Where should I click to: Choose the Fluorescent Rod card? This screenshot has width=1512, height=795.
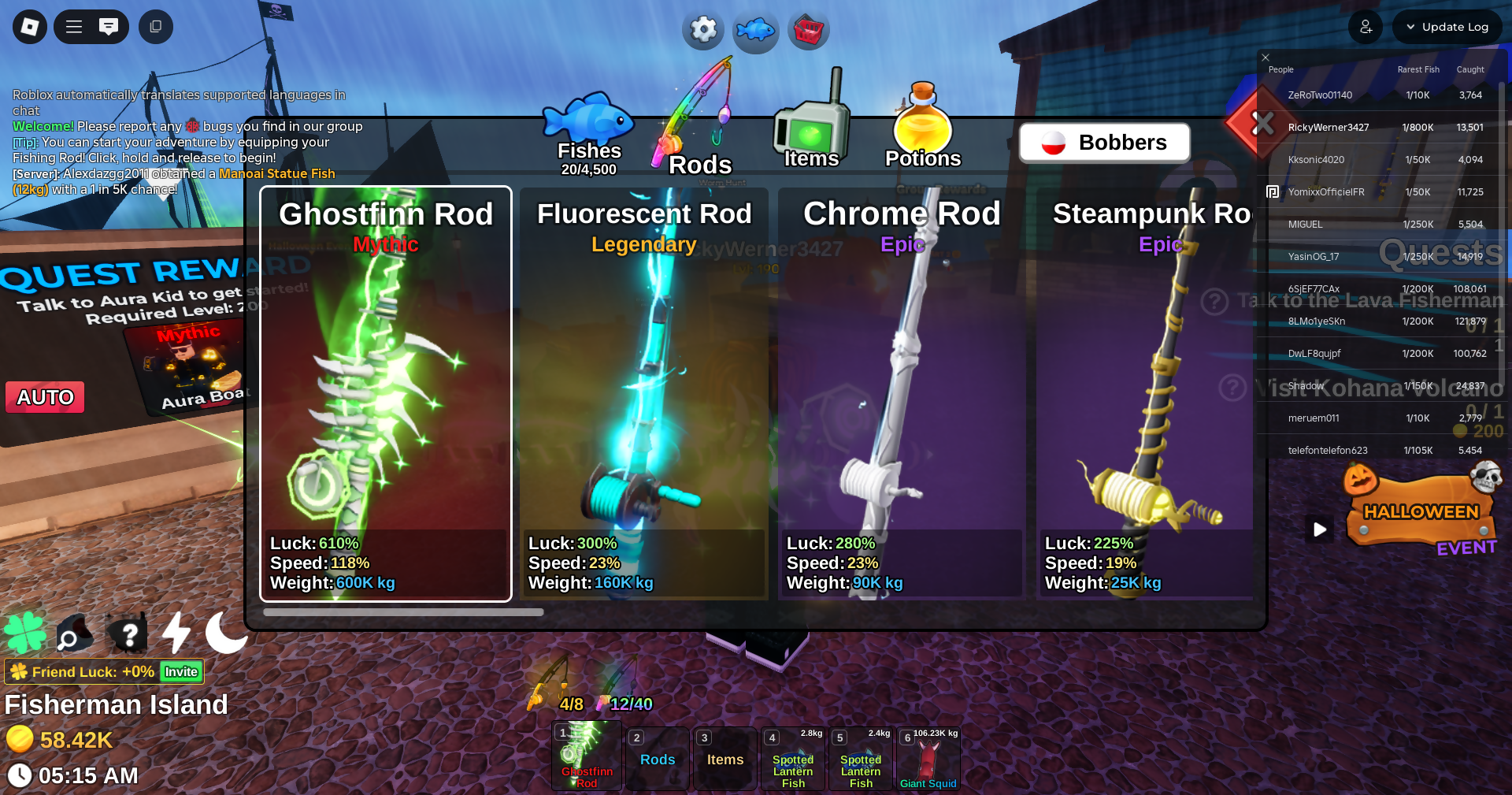point(643,394)
